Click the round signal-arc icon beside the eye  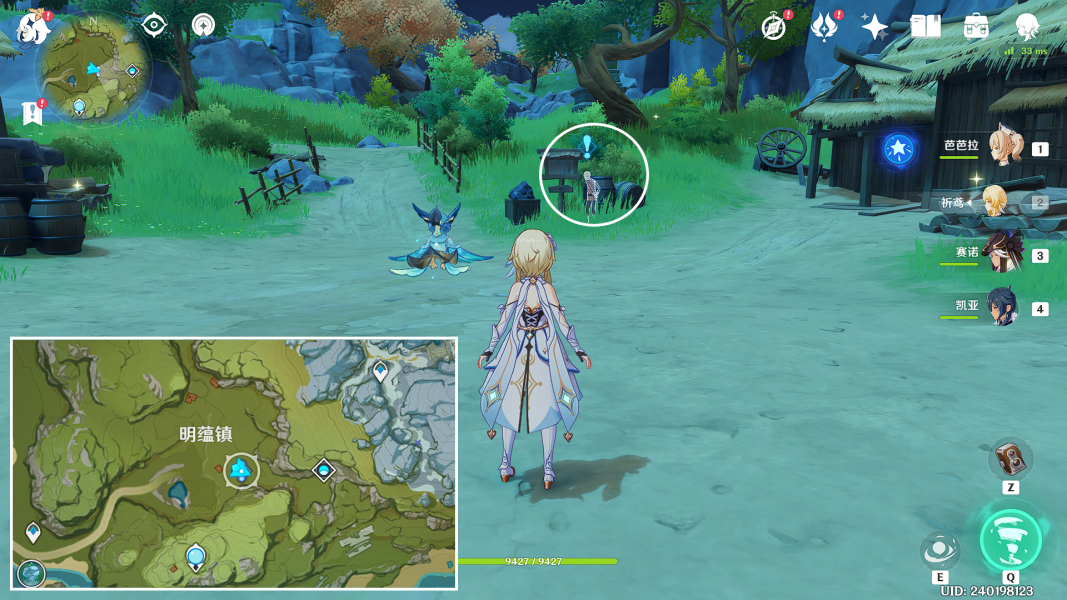pos(204,25)
